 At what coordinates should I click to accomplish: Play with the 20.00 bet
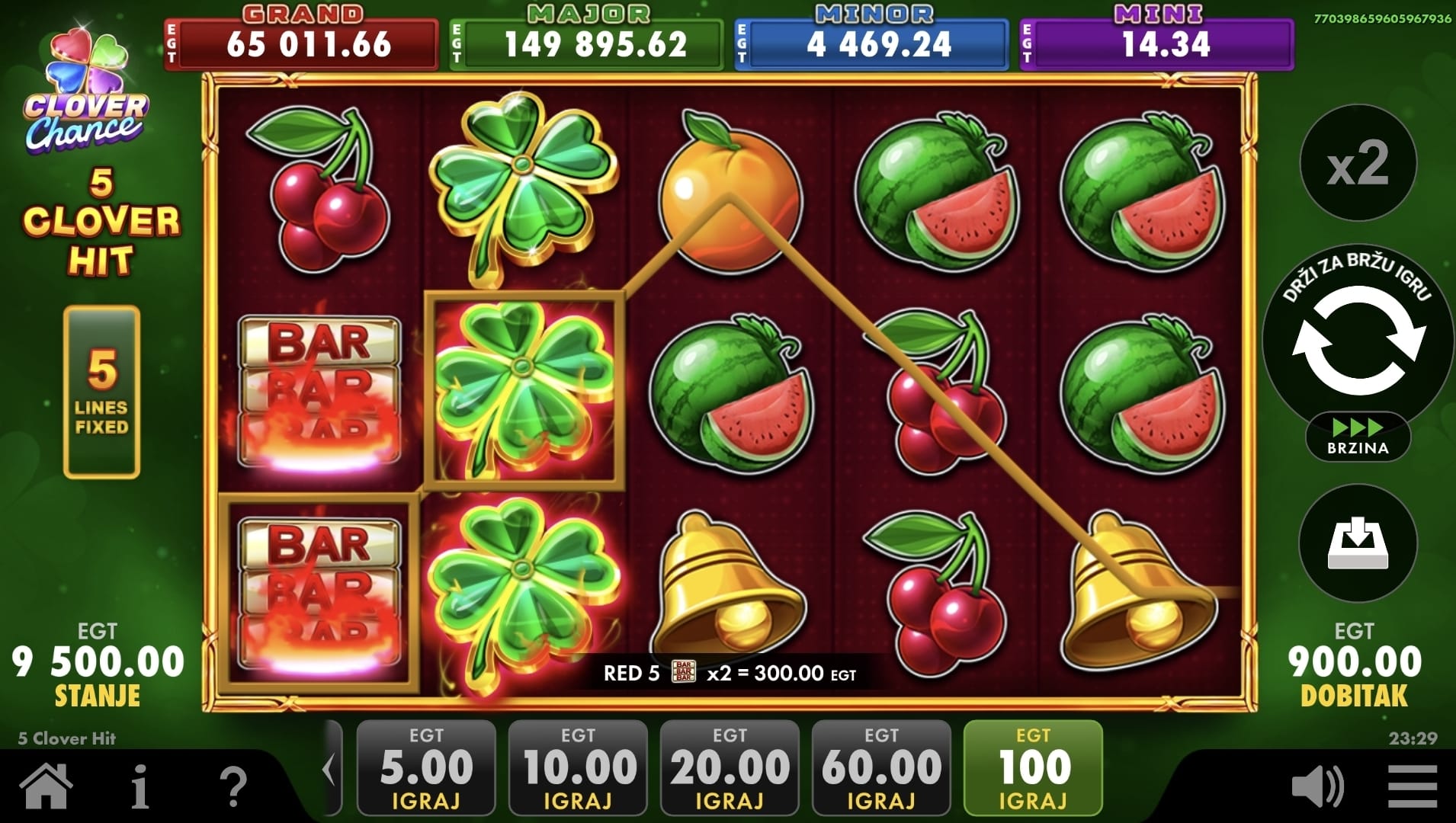pos(730,768)
